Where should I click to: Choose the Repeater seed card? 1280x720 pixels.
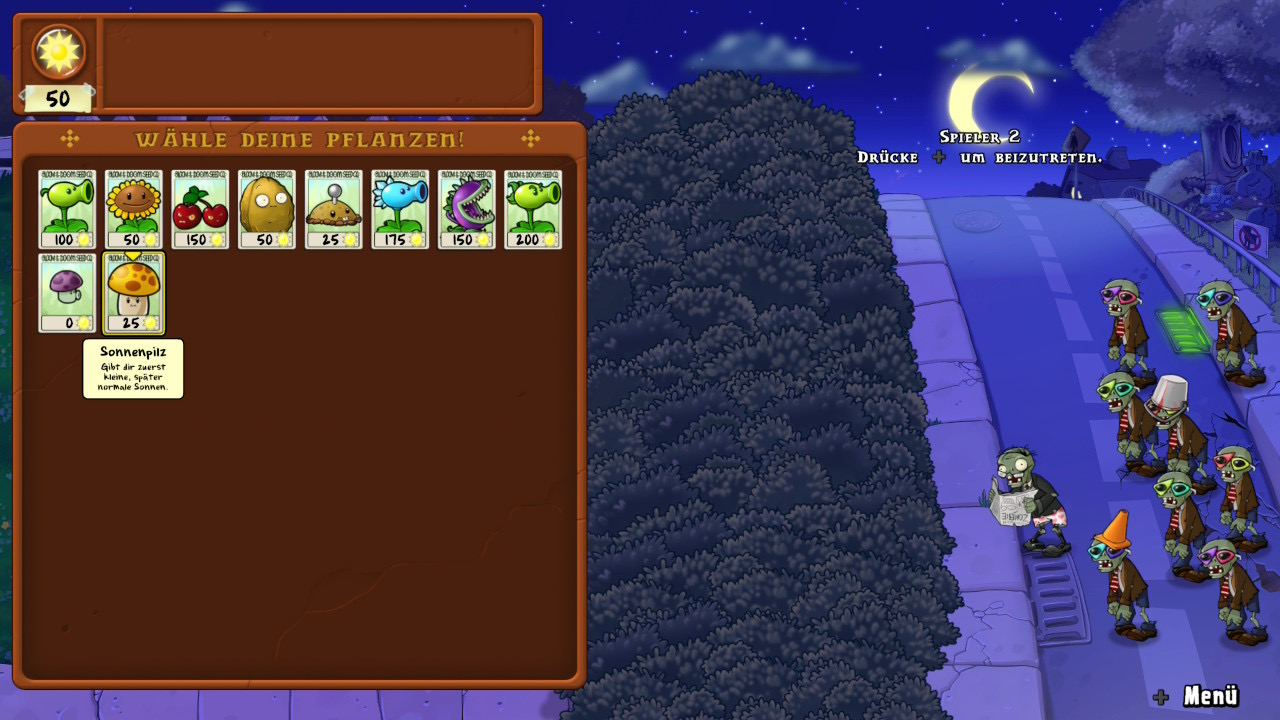click(533, 208)
